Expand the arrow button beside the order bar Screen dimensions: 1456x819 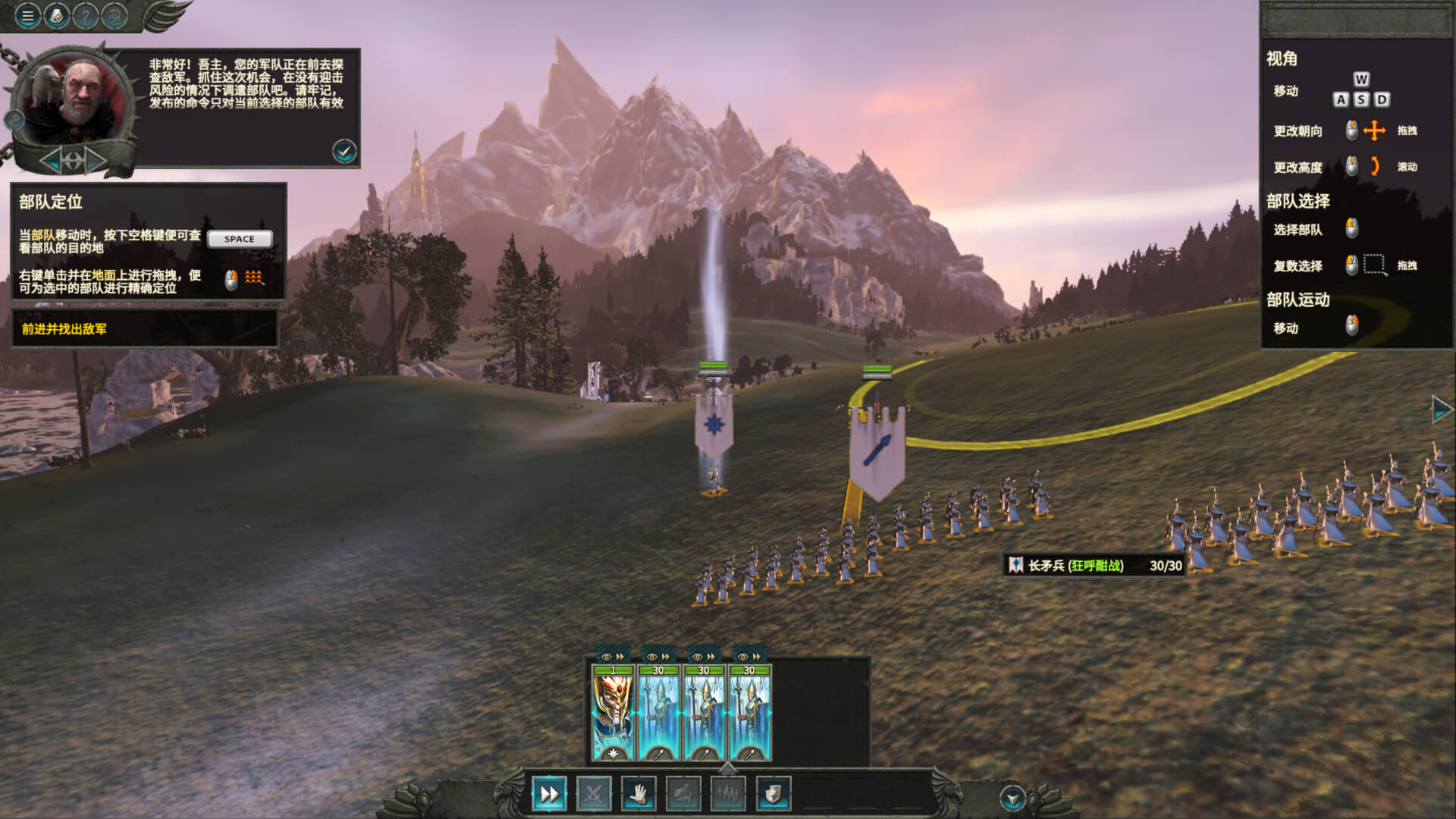pos(1012,798)
